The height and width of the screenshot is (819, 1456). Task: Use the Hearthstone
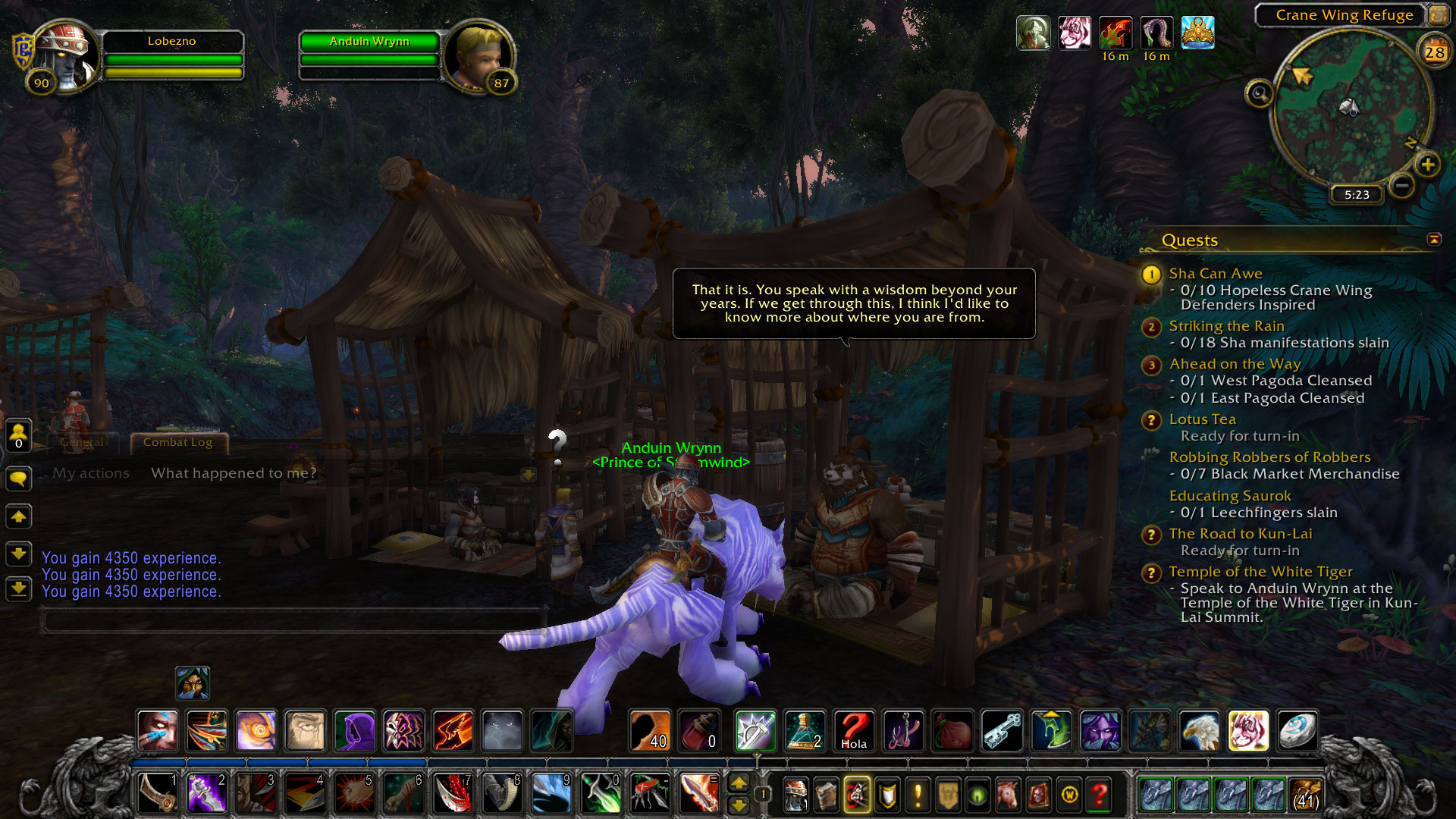[1298, 731]
